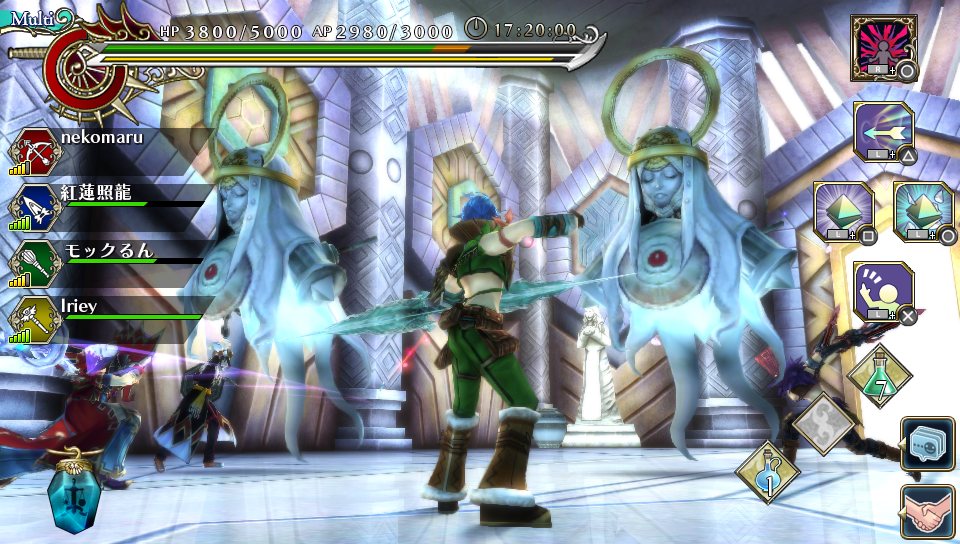Image resolution: width=960 pixels, height=544 pixels.
Task: Use the purple dodge skill icon
Action: click(x=883, y=291)
